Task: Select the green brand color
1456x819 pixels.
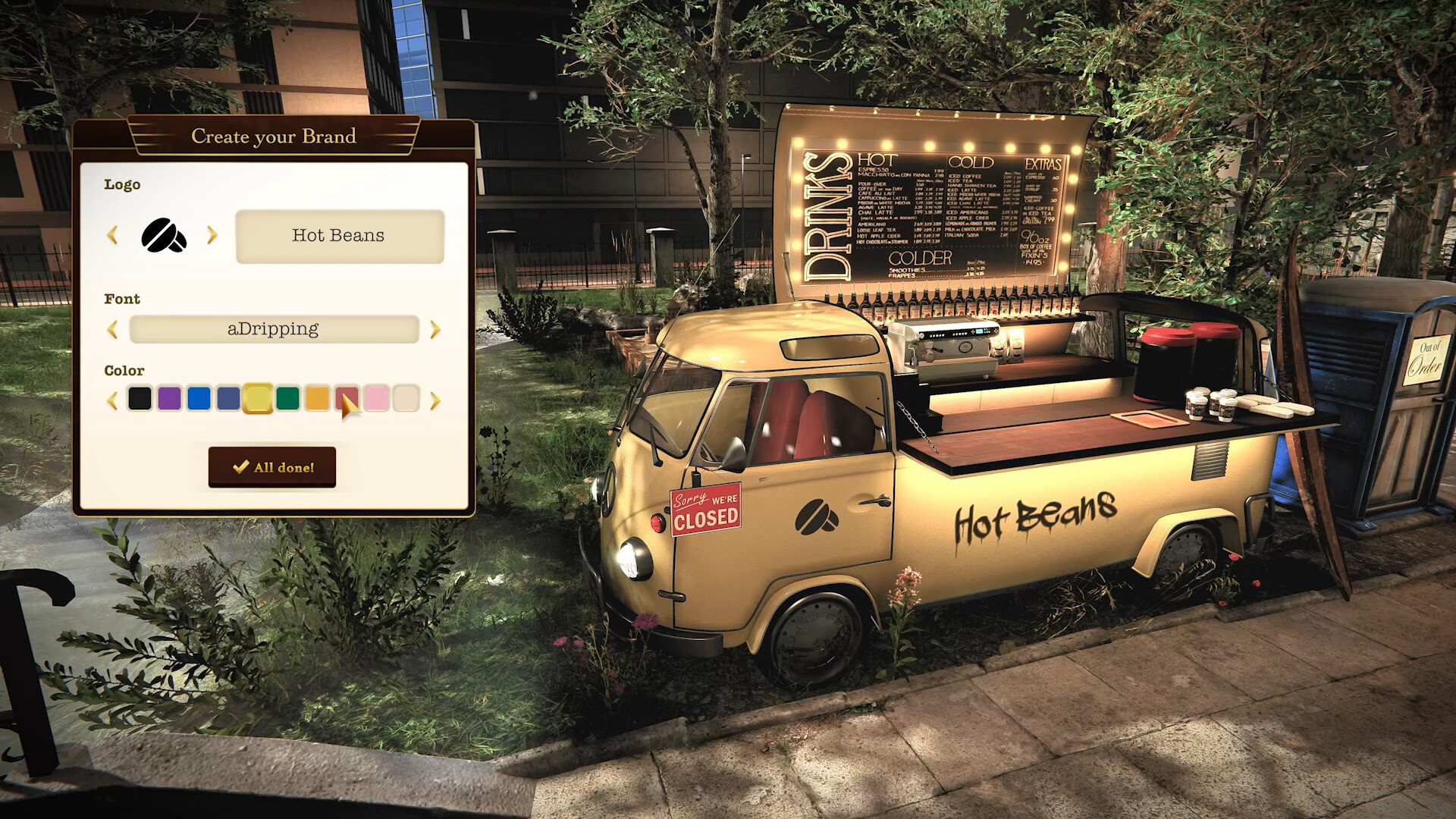Action: click(287, 397)
